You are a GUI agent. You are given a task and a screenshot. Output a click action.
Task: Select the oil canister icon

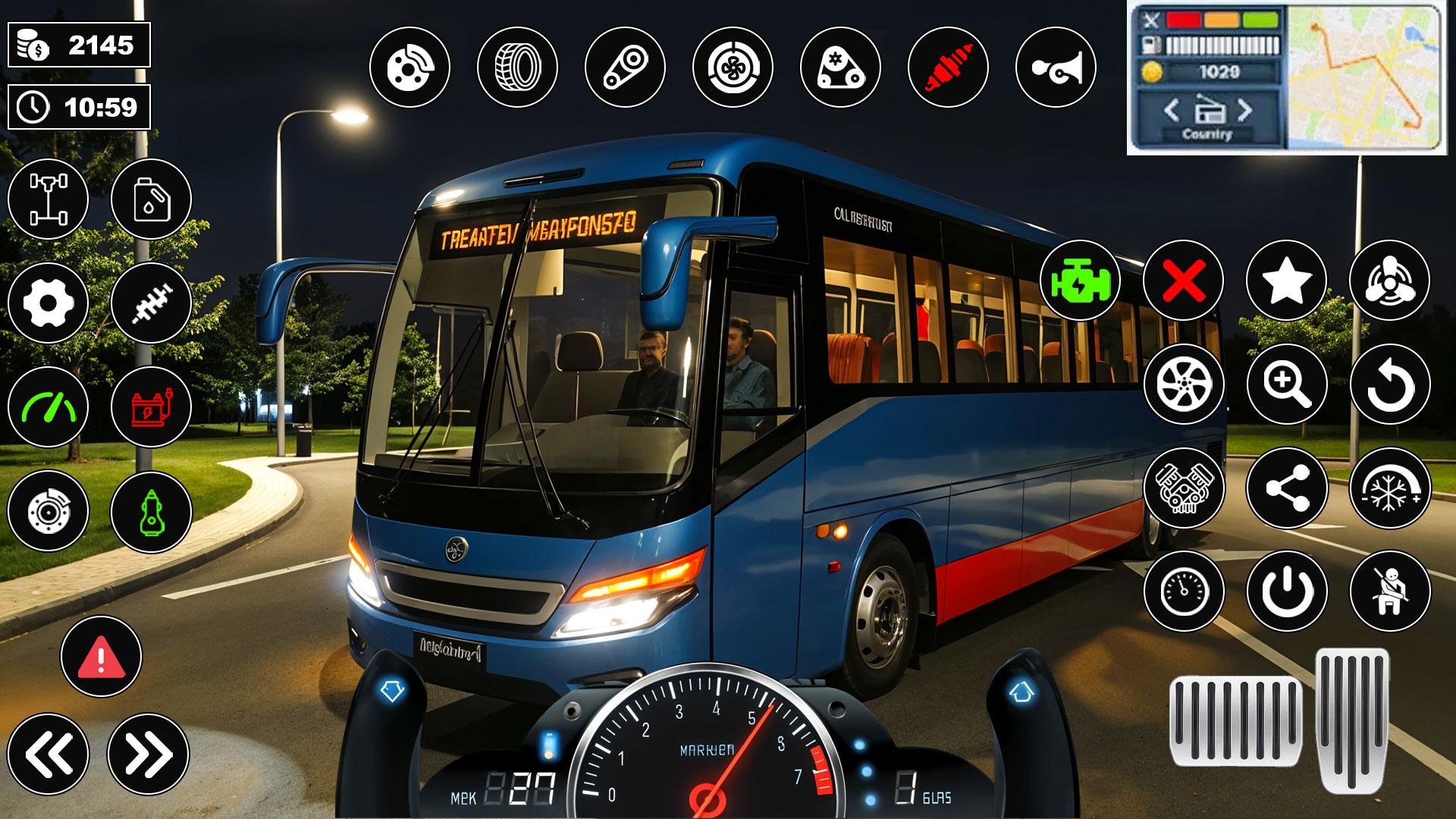[151, 199]
